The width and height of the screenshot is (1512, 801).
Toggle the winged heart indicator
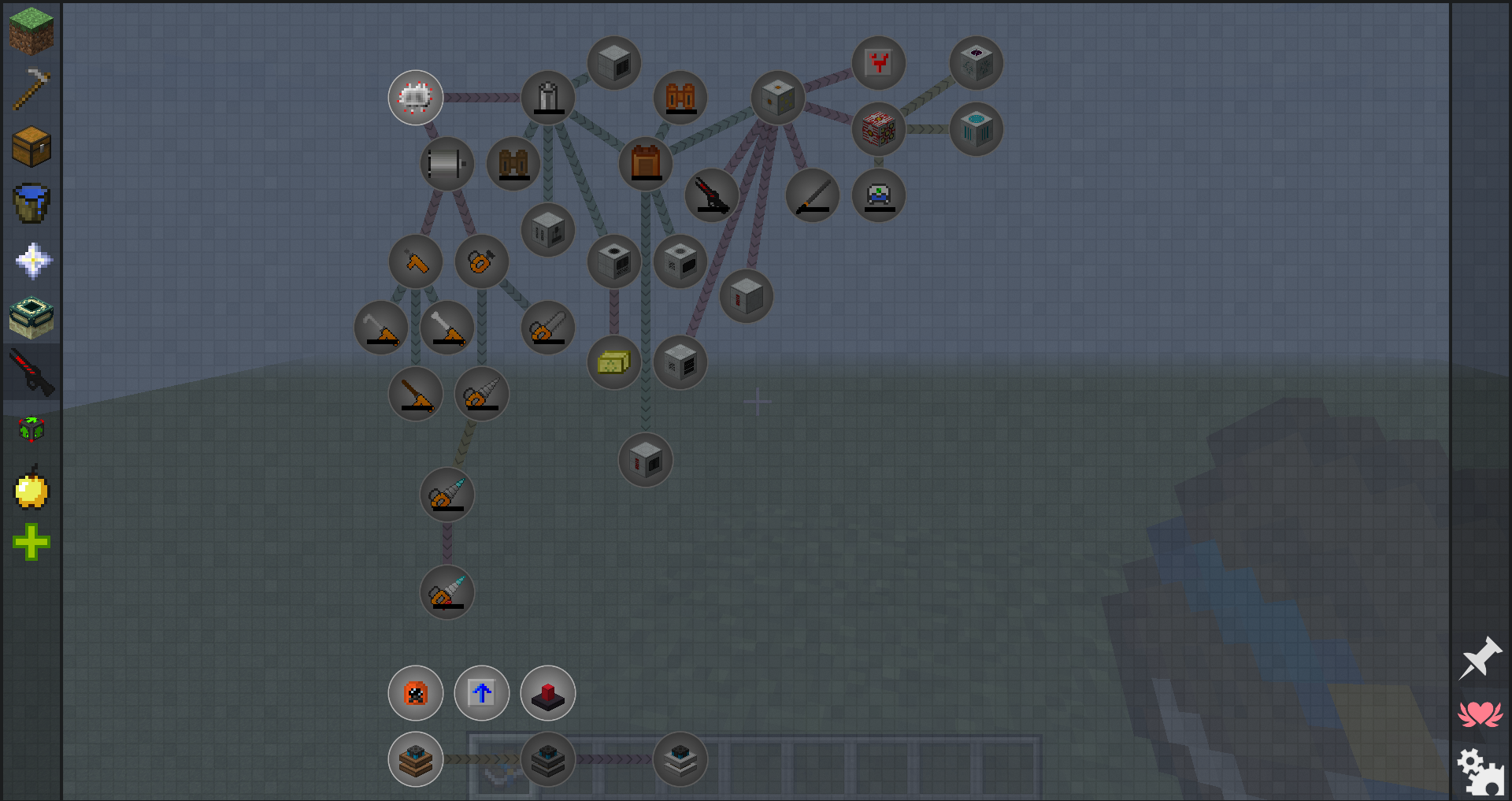pos(1482,713)
